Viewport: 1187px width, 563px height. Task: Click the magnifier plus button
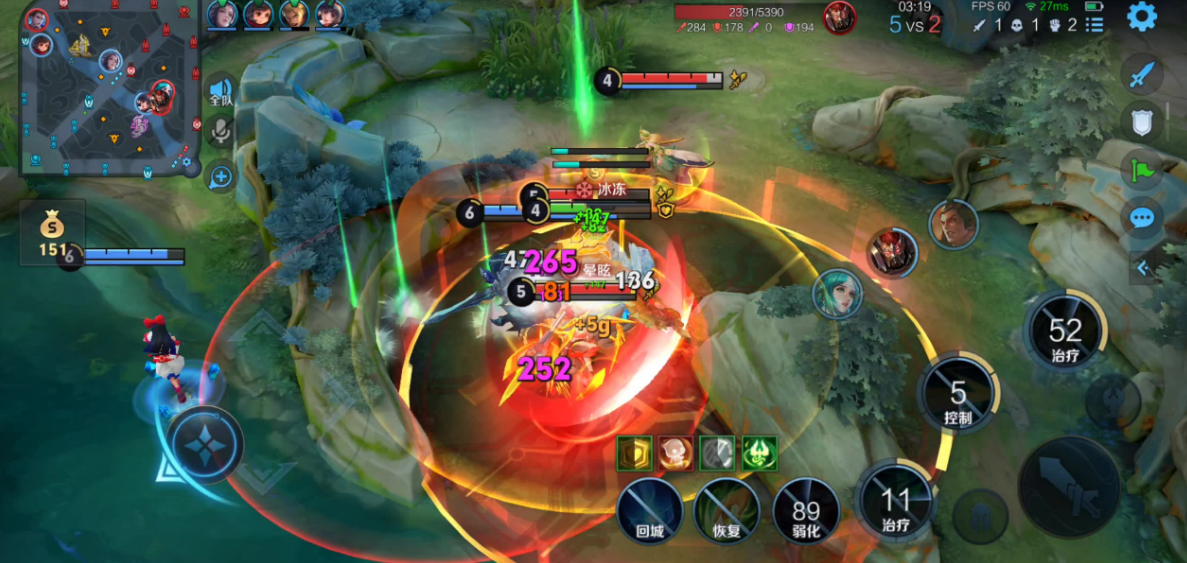coord(220,177)
